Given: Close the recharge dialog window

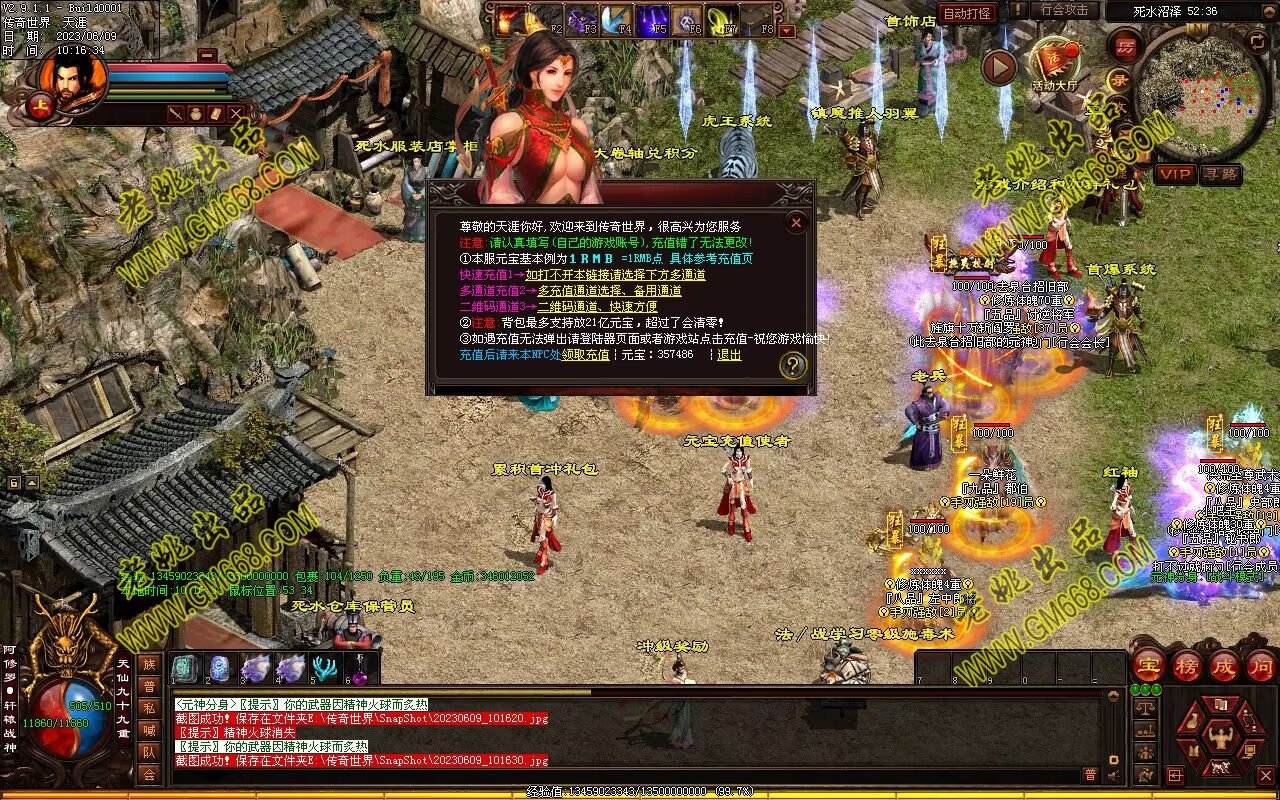Looking at the screenshot, I should click(796, 222).
